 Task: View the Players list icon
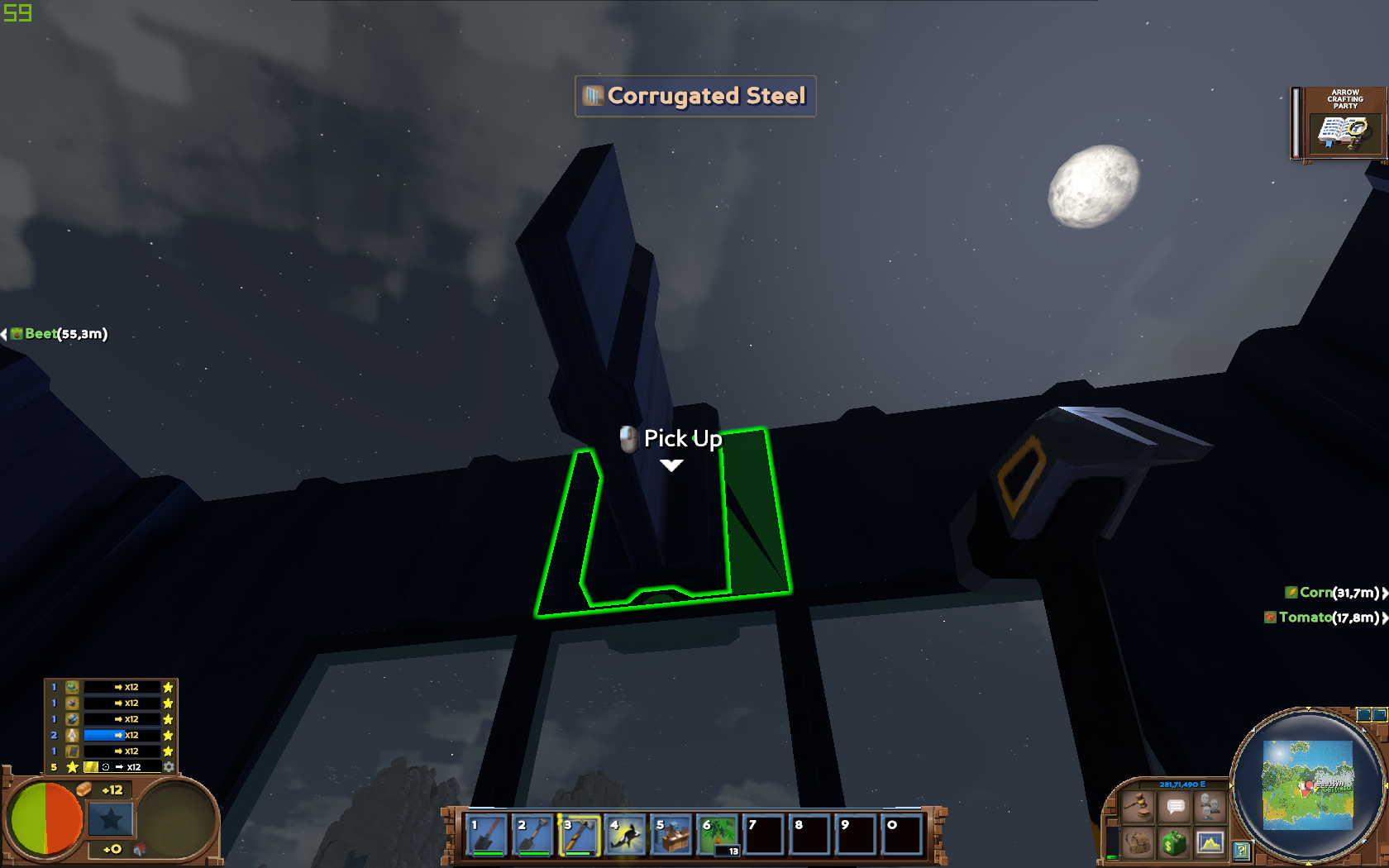(1210, 806)
